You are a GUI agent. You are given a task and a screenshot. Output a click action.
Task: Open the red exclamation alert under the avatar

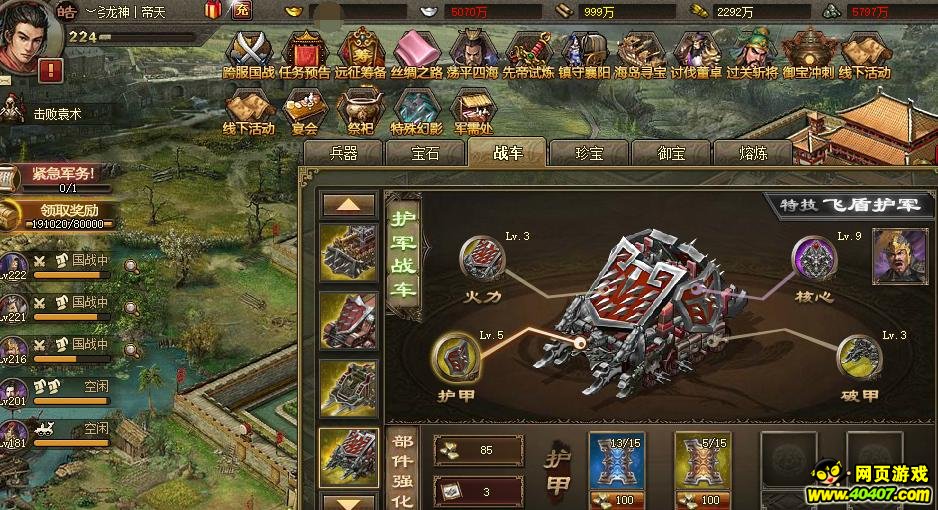(50, 70)
